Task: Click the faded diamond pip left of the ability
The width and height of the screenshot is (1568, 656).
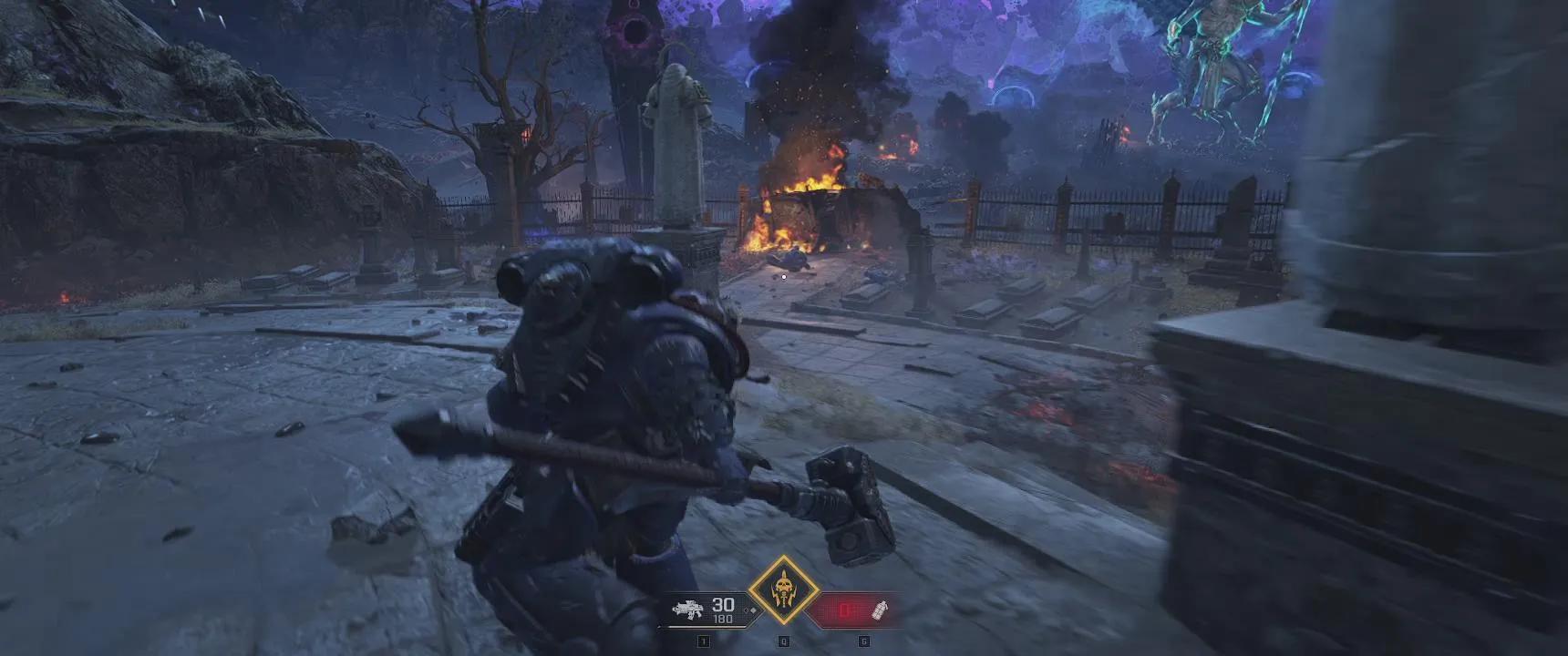Action: point(746,610)
